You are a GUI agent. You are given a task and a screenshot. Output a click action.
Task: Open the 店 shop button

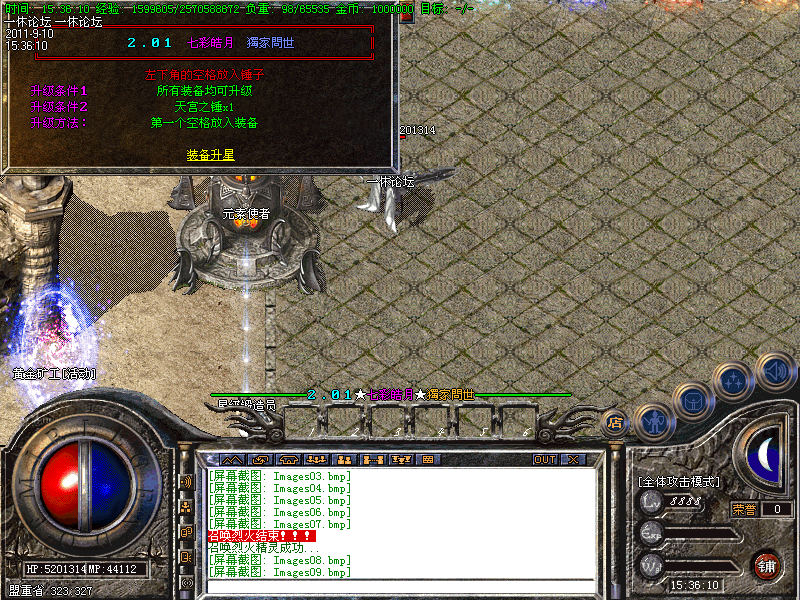click(615, 422)
